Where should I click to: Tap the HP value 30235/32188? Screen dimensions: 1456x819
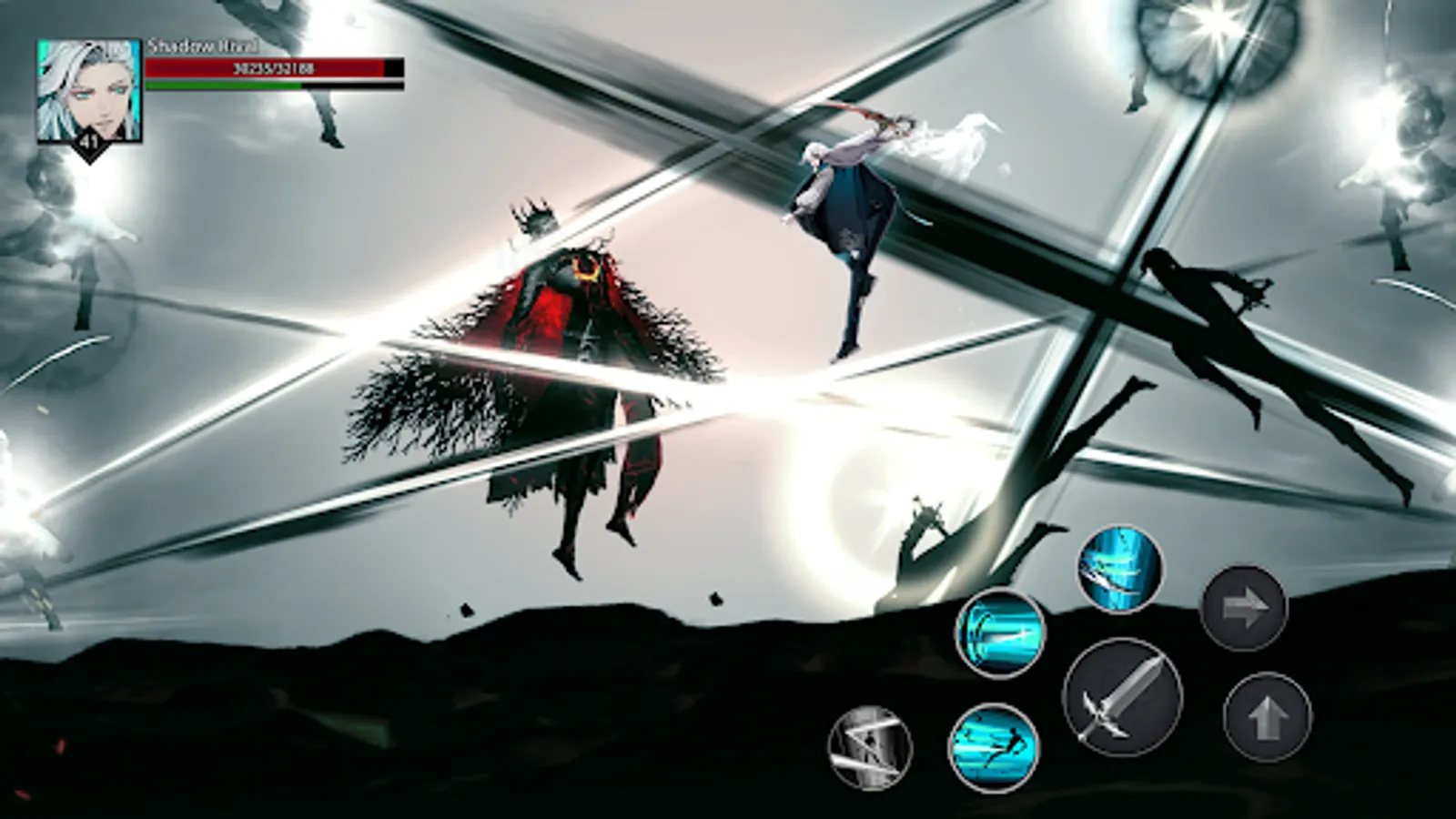tap(273, 66)
